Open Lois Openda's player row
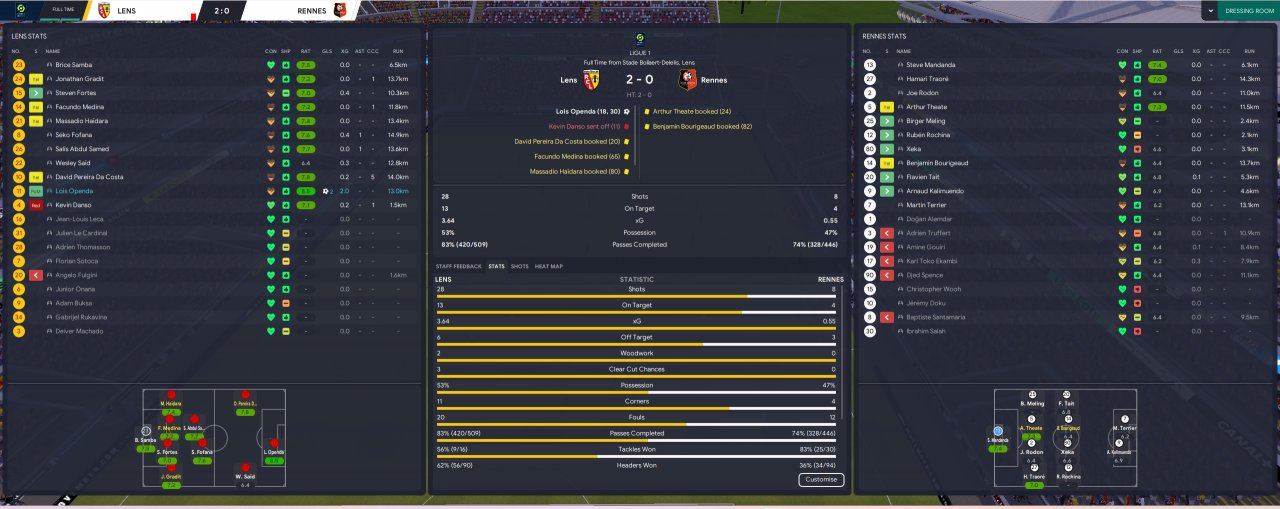 click(x=75, y=191)
